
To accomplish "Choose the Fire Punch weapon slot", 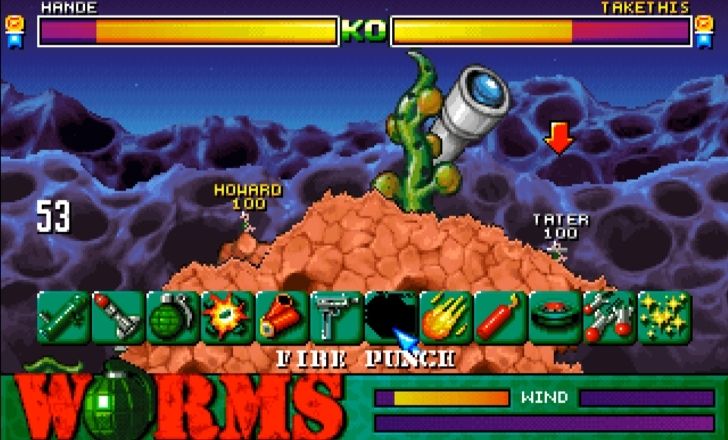I will pos(391,316).
